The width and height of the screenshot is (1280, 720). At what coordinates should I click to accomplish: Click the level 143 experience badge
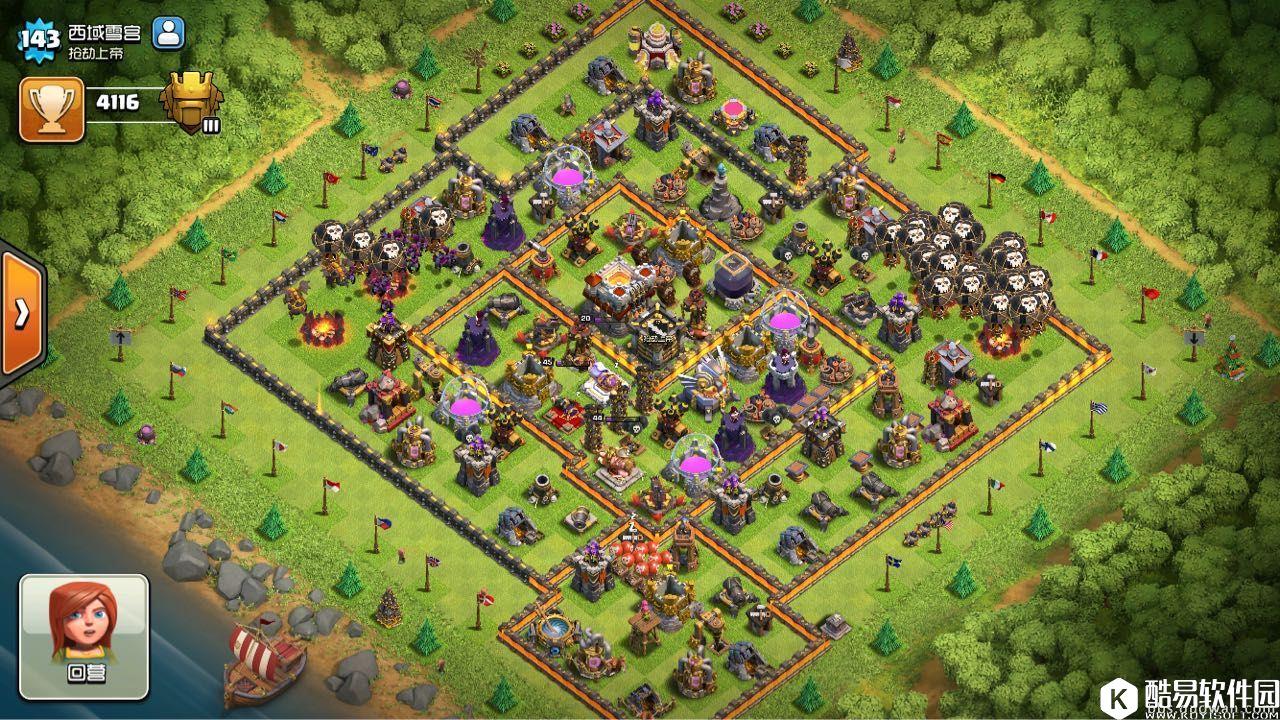point(39,39)
